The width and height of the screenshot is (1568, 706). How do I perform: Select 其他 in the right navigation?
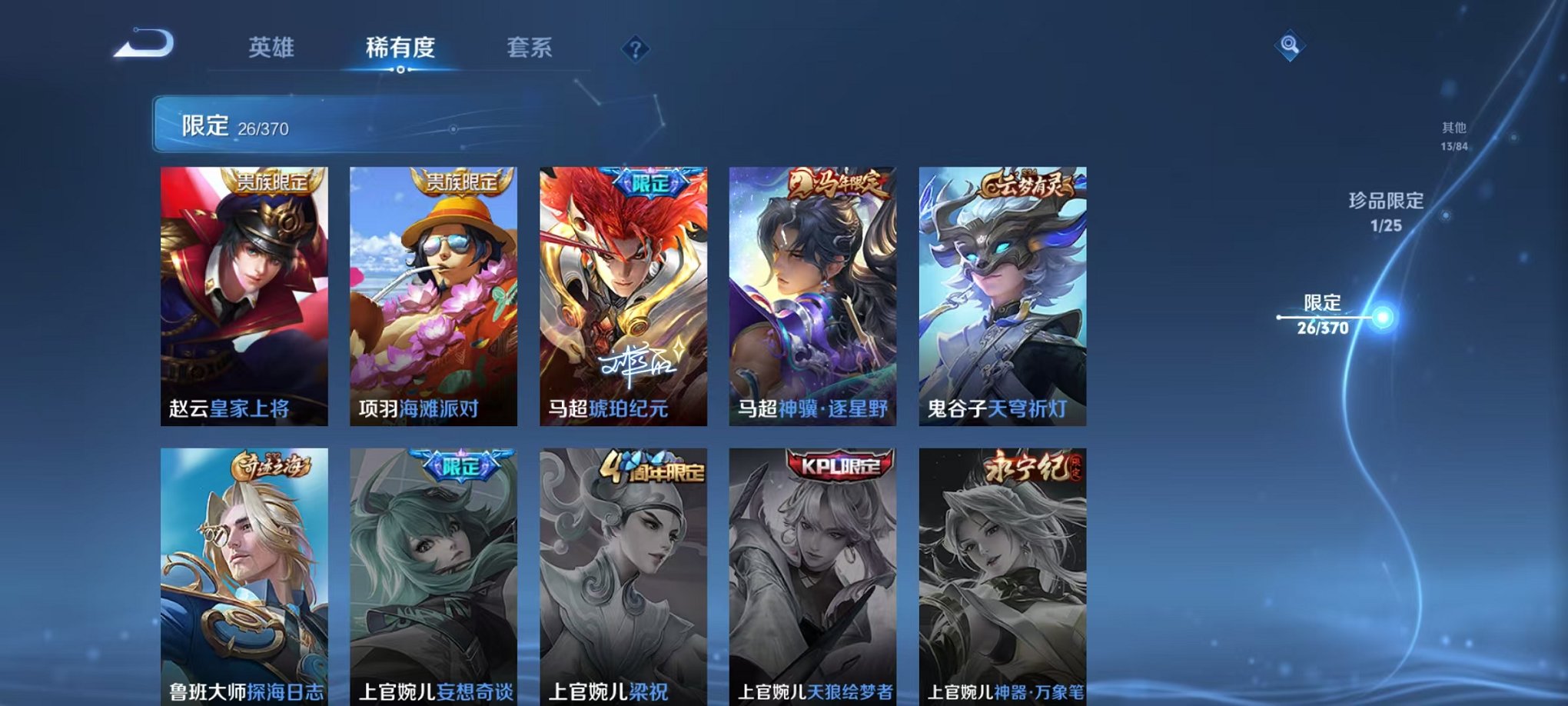1453,132
